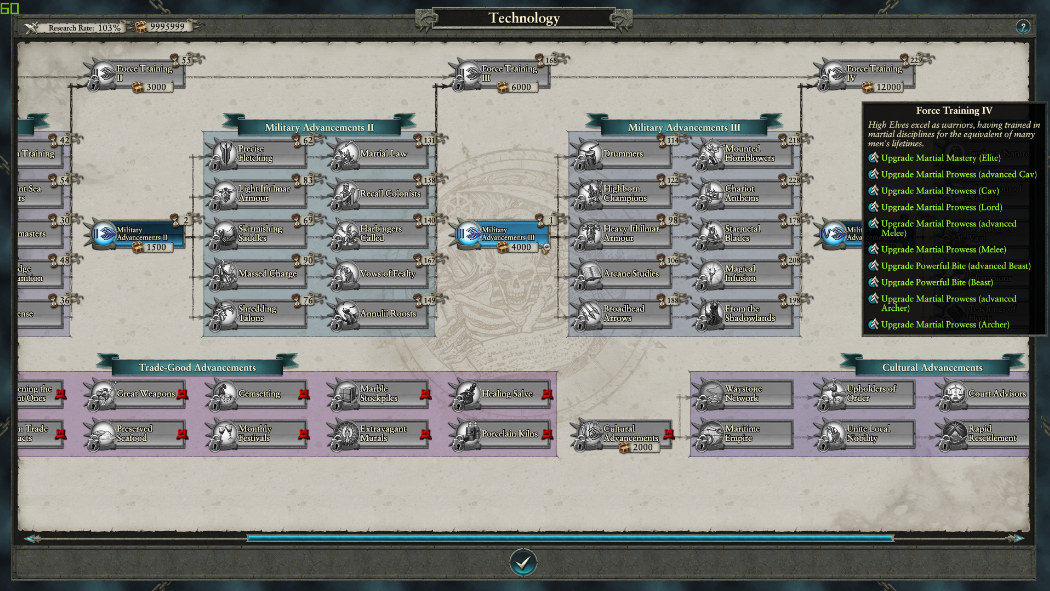Open the help question mark button
Viewport: 1050px width, 591px height.
1023,27
